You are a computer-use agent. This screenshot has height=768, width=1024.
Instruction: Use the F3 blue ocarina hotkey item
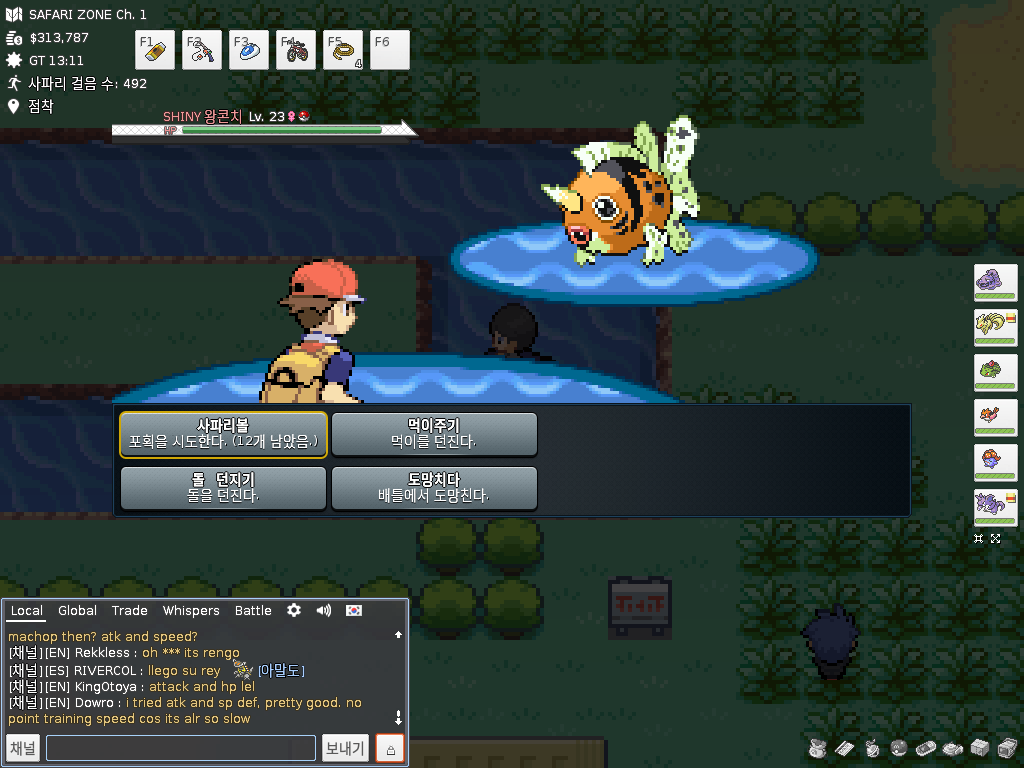[249, 50]
